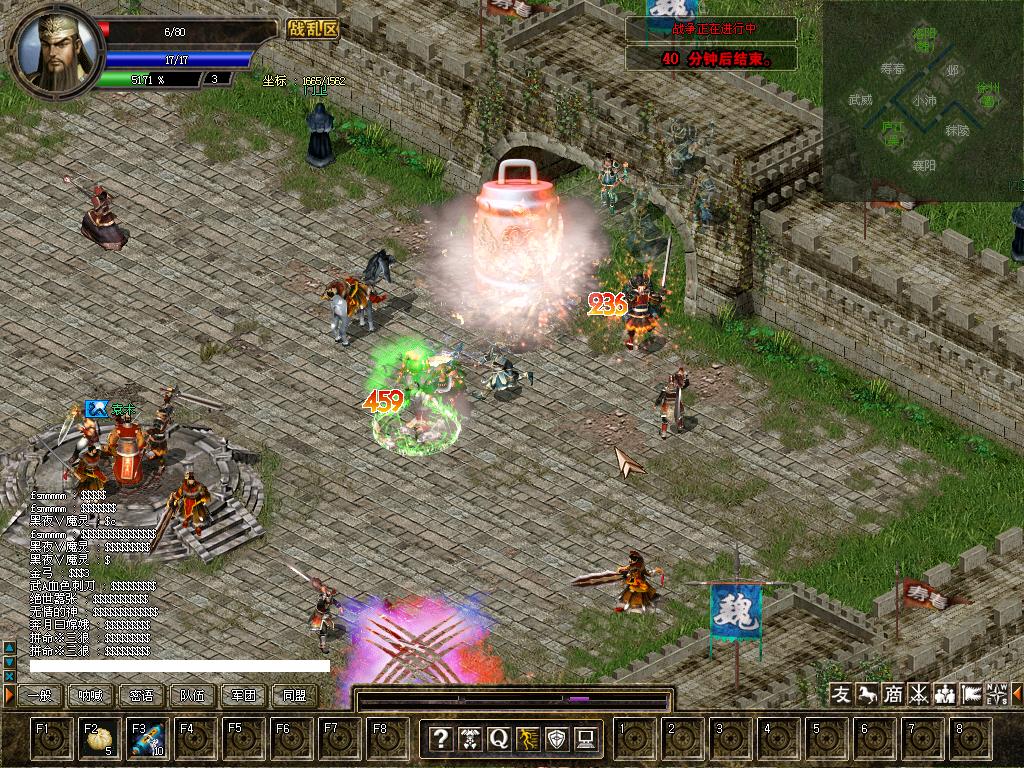Choose the 队伍 team chat channel
The width and height of the screenshot is (1024, 768).
[192, 695]
